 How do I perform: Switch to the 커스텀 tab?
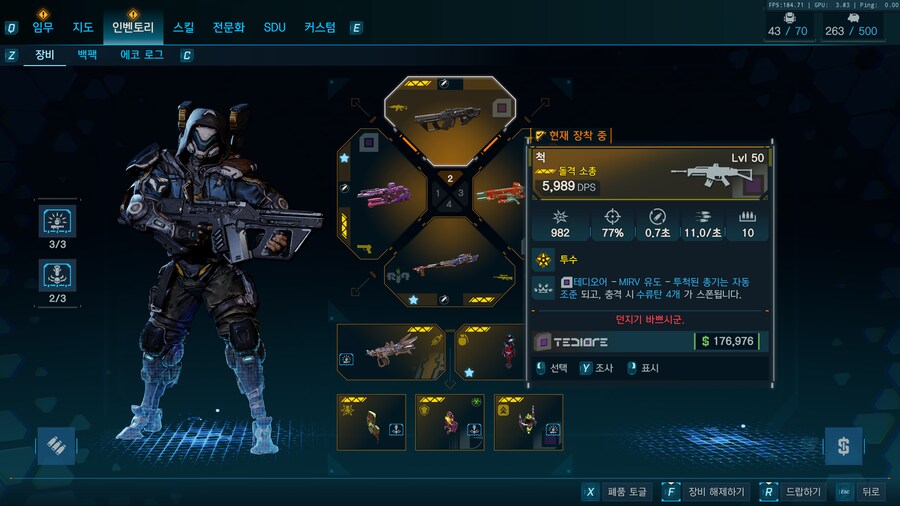(x=320, y=27)
